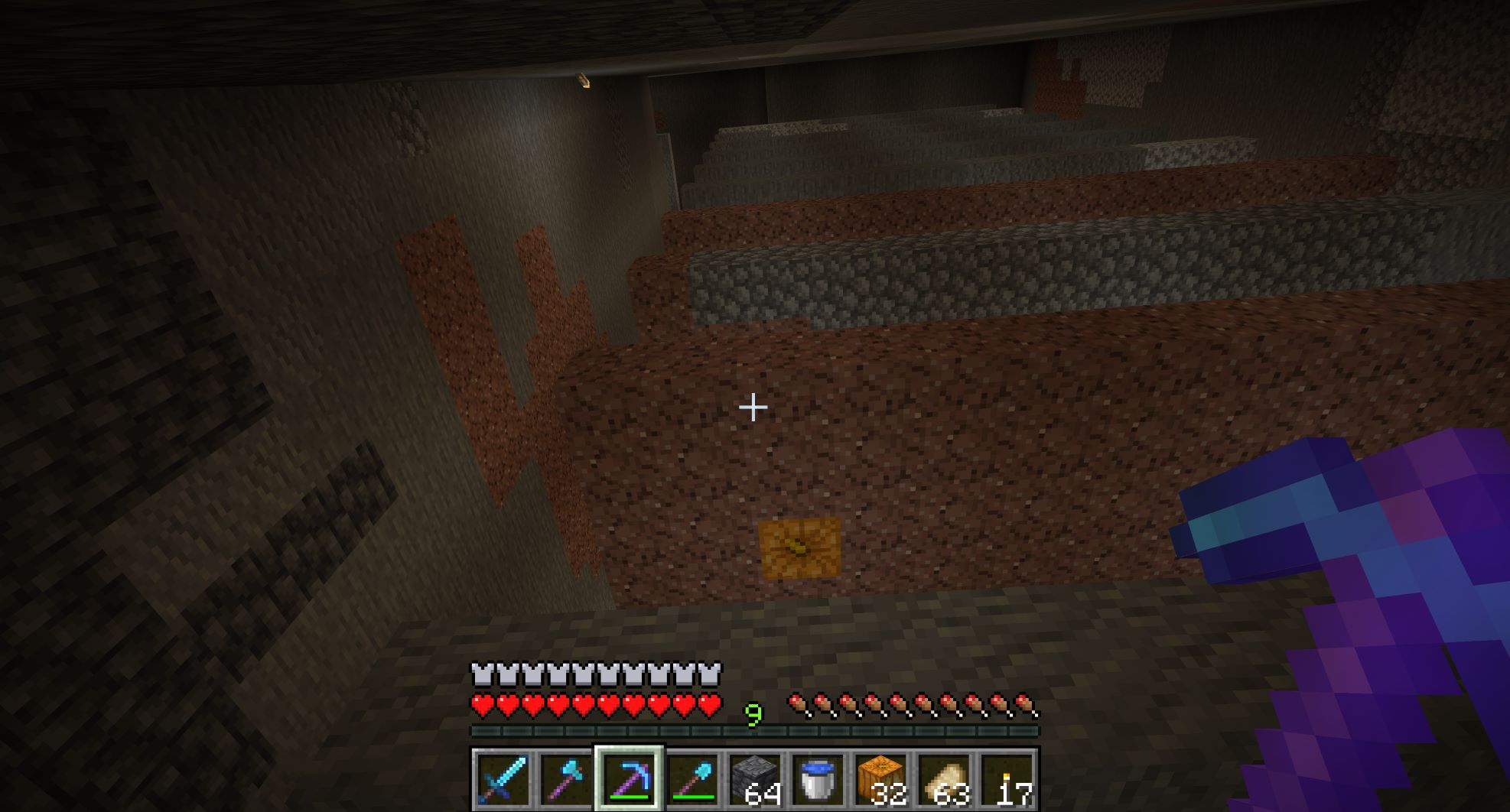
Task: Select the diamond sword hotbar slot
Action: tap(502, 779)
